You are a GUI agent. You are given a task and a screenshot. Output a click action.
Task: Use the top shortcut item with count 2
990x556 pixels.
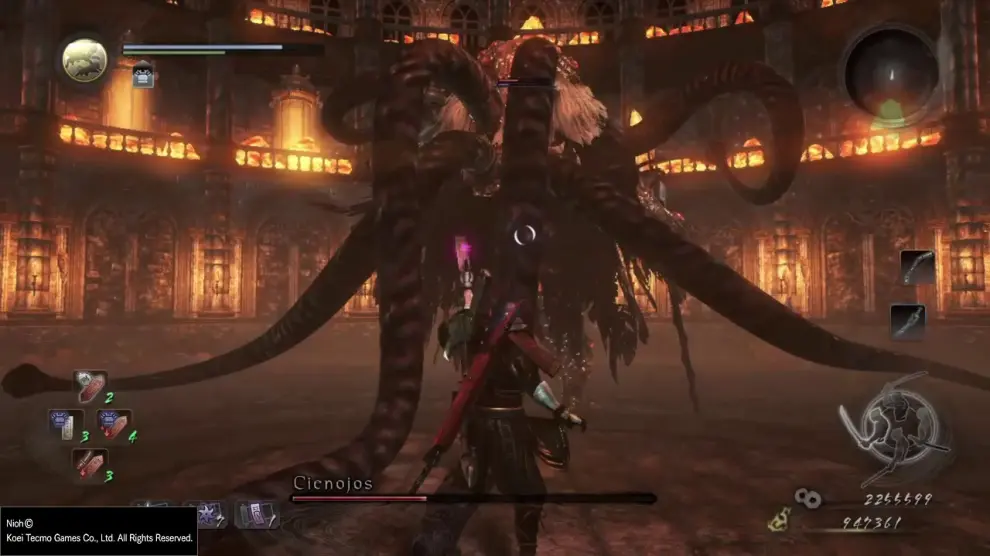tap(90, 386)
